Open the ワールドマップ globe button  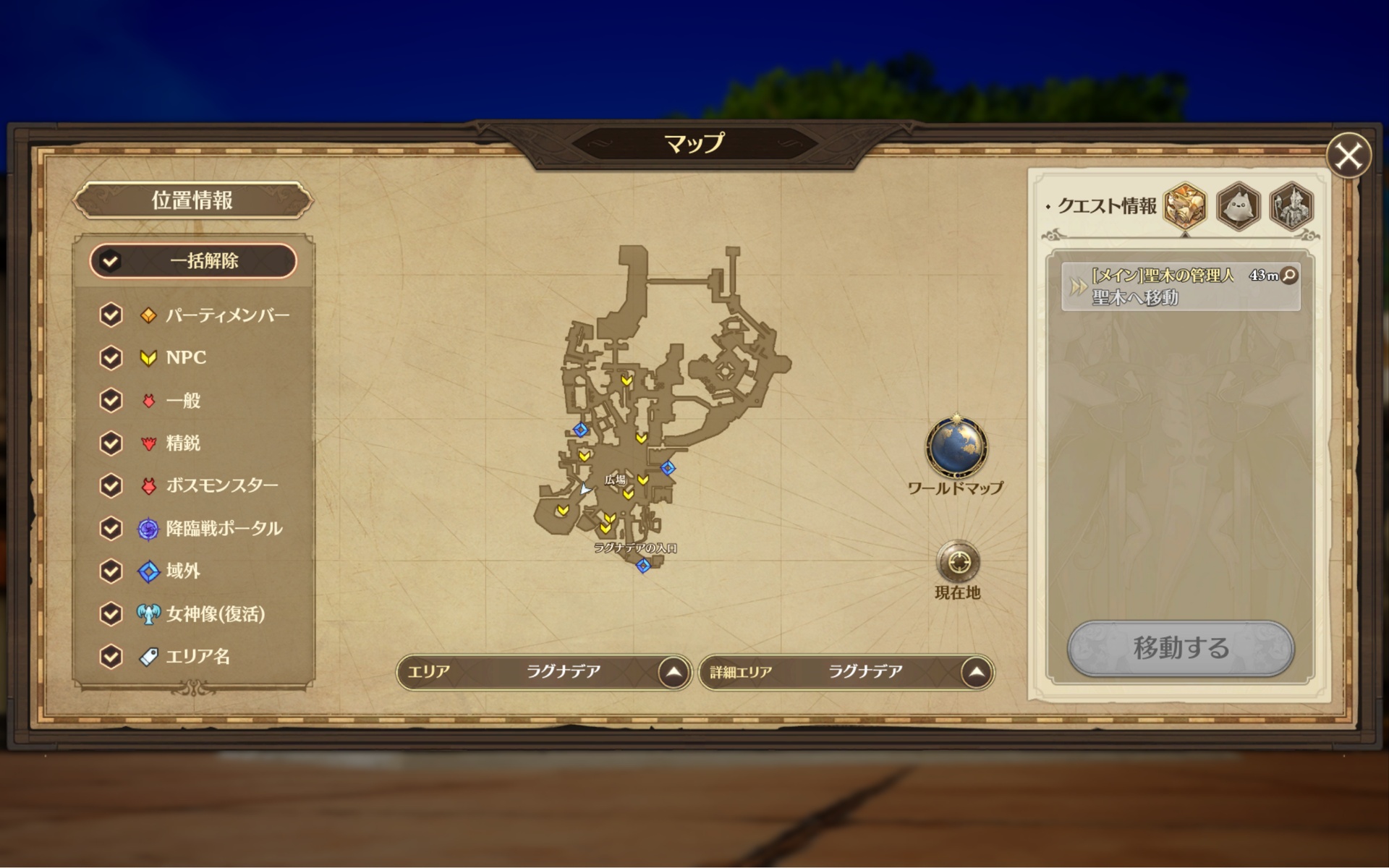(956, 448)
